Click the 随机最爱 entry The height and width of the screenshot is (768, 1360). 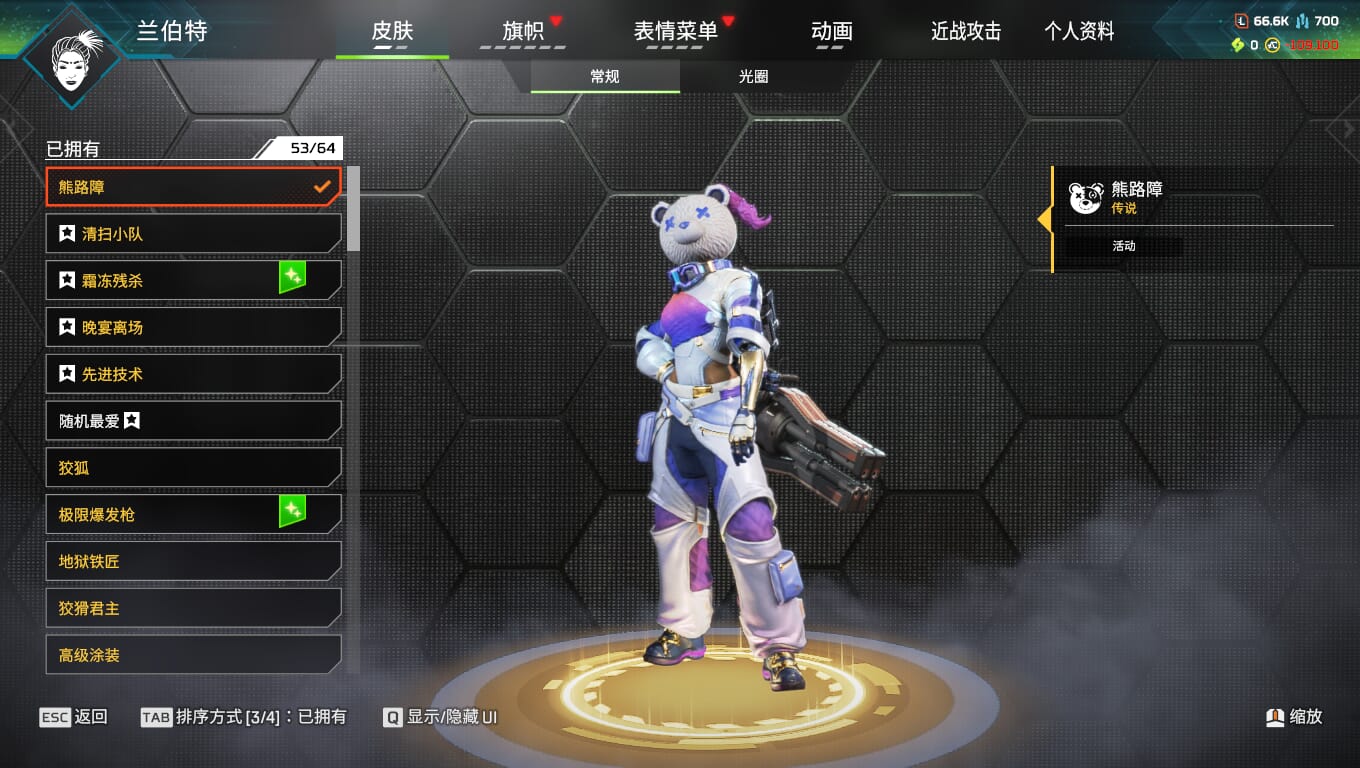pos(193,421)
